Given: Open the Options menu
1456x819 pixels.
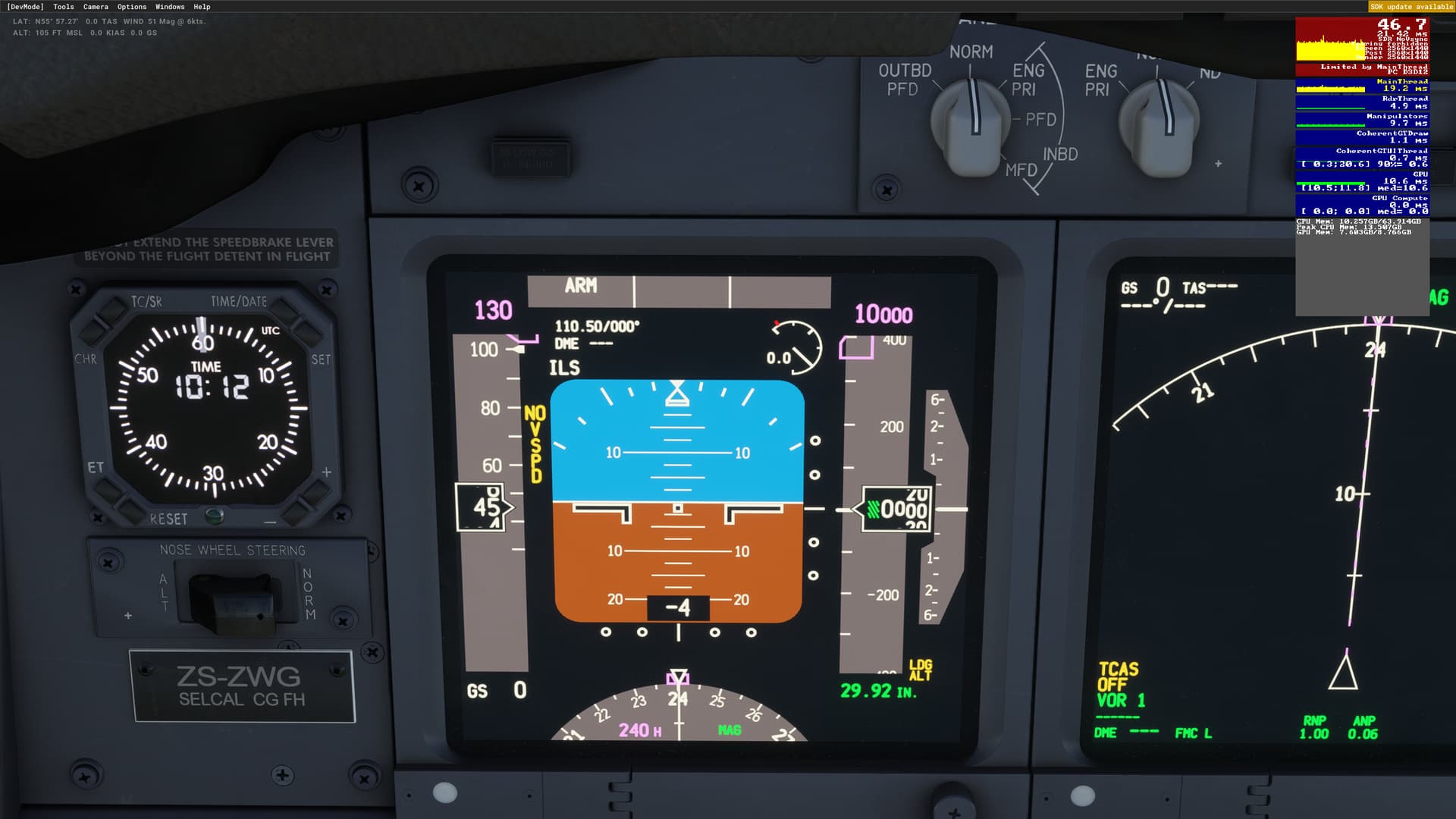Looking at the screenshot, I should tap(130, 6).
